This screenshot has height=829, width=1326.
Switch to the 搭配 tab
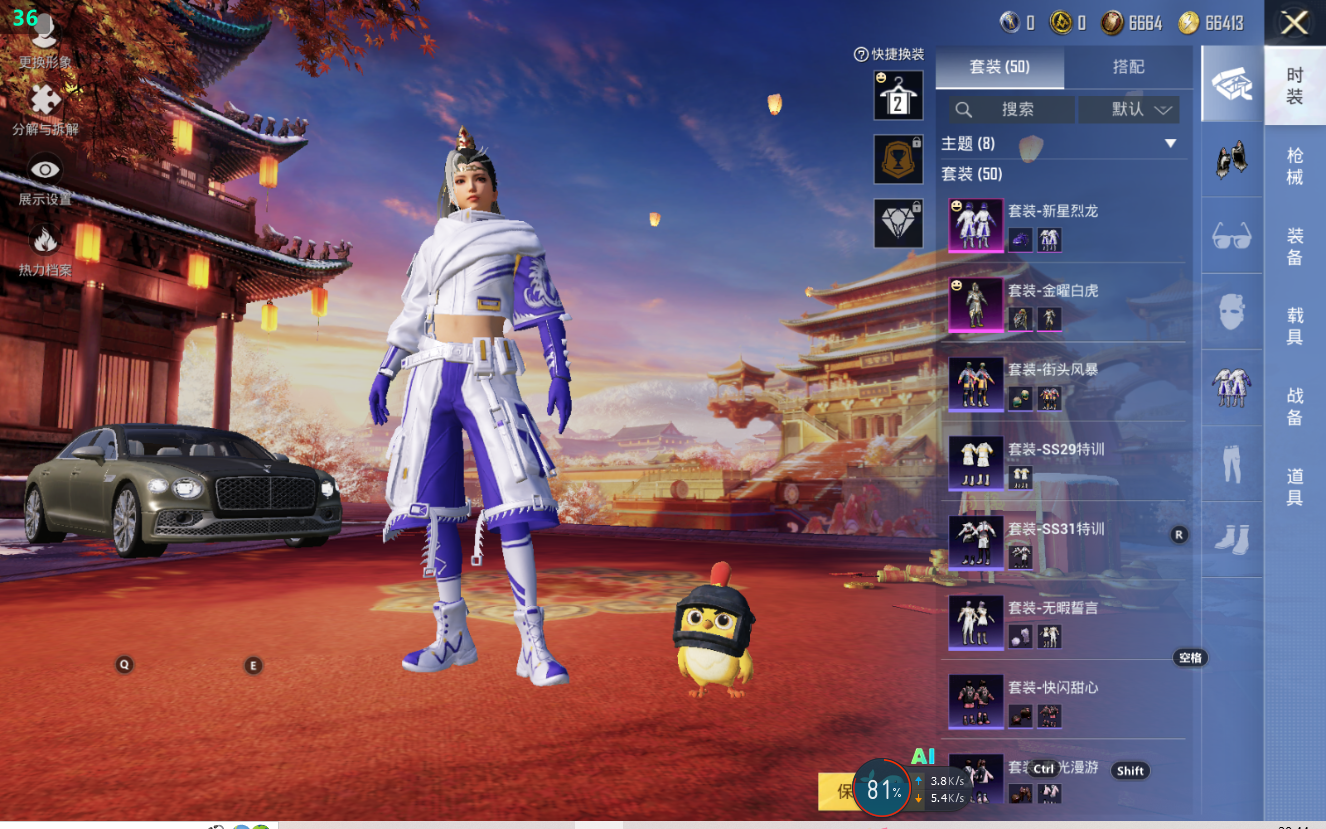tap(1128, 67)
